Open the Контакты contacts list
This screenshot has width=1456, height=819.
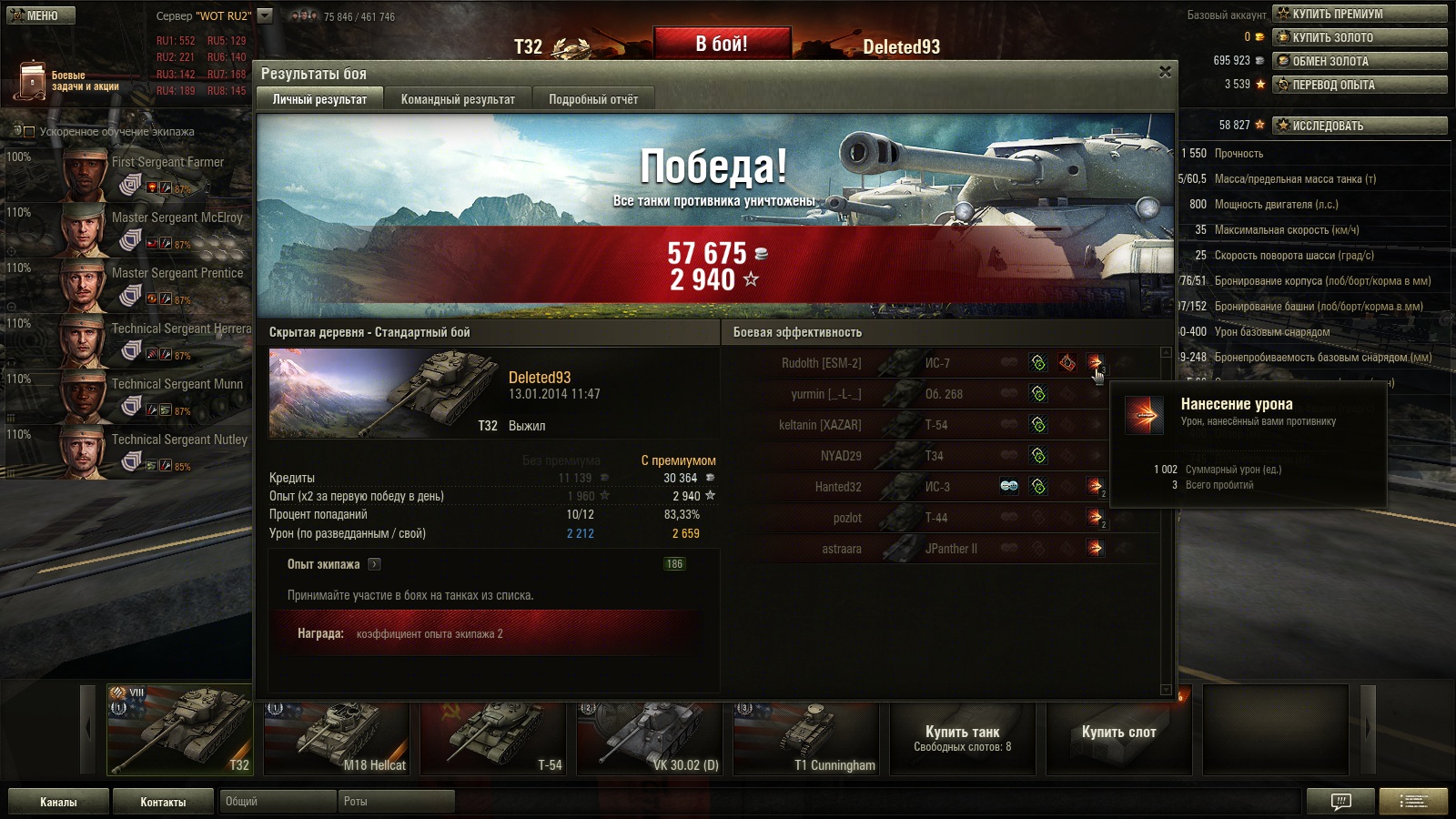[x=163, y=802]
